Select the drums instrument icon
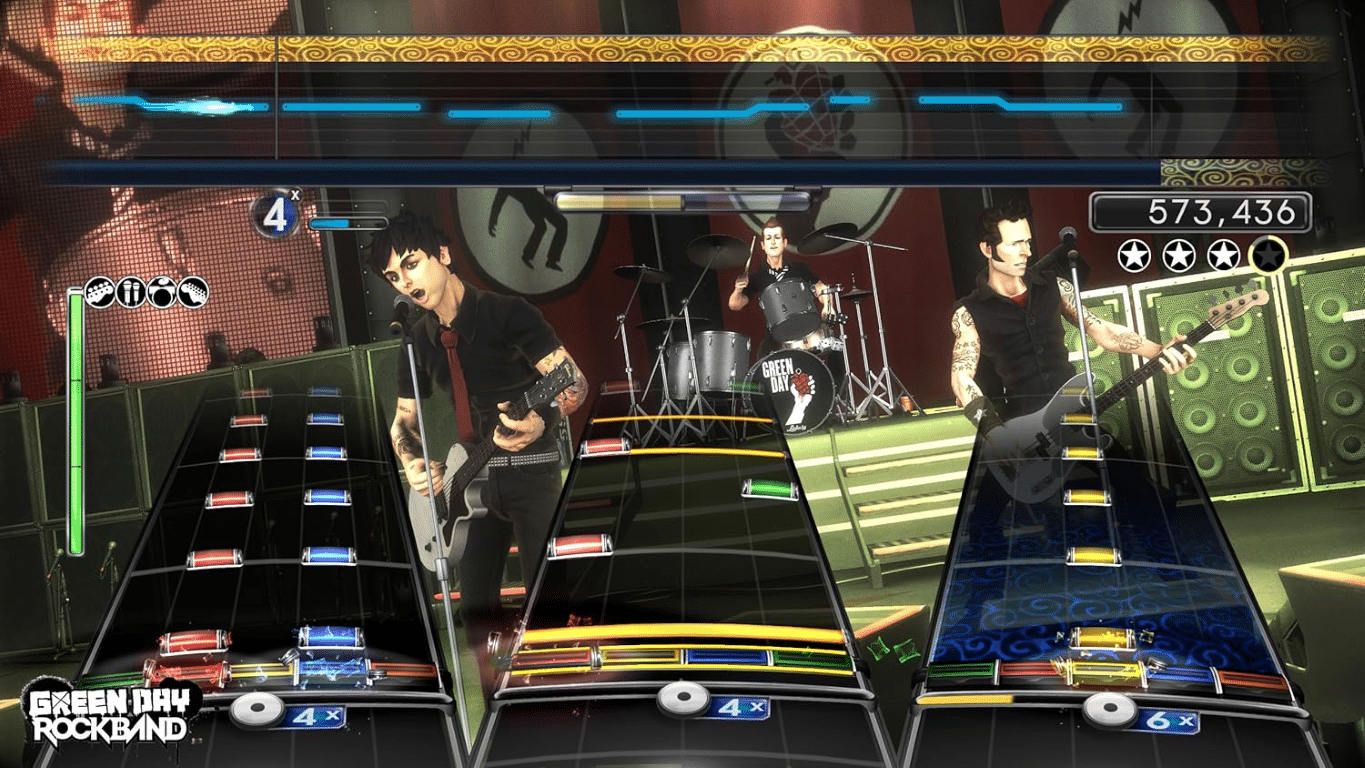Image resolution: width=1365 pixels, height=768 pixels. point(161,291)
